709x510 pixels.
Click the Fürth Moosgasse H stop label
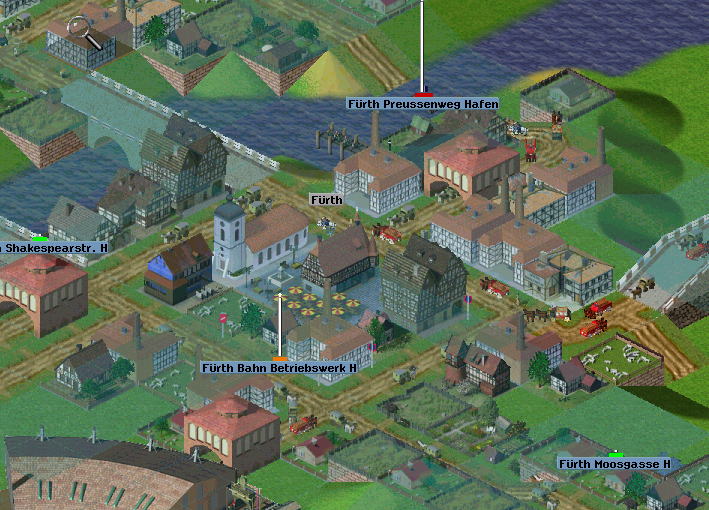pyautogui.click(x=614, y=464)
